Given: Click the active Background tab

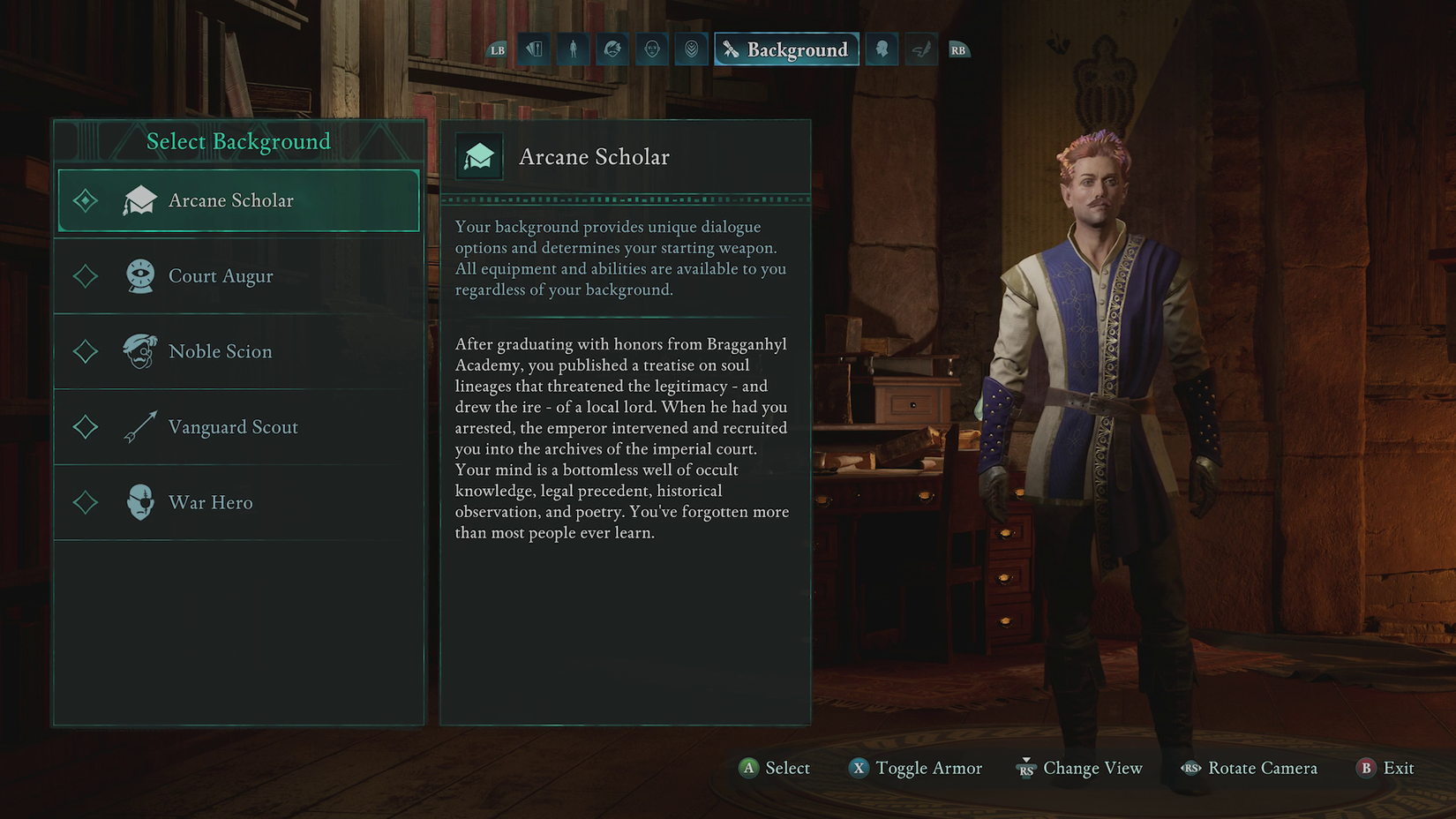Looking at the screenshot, I should coord(786,49).
